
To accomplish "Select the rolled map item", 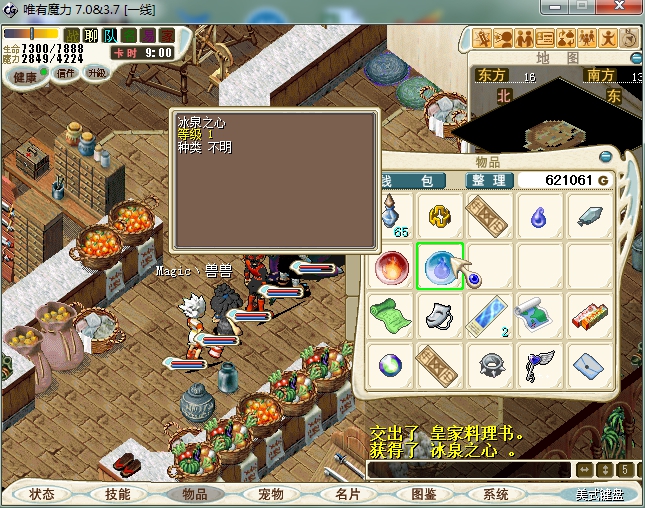I will pos(540,315).
